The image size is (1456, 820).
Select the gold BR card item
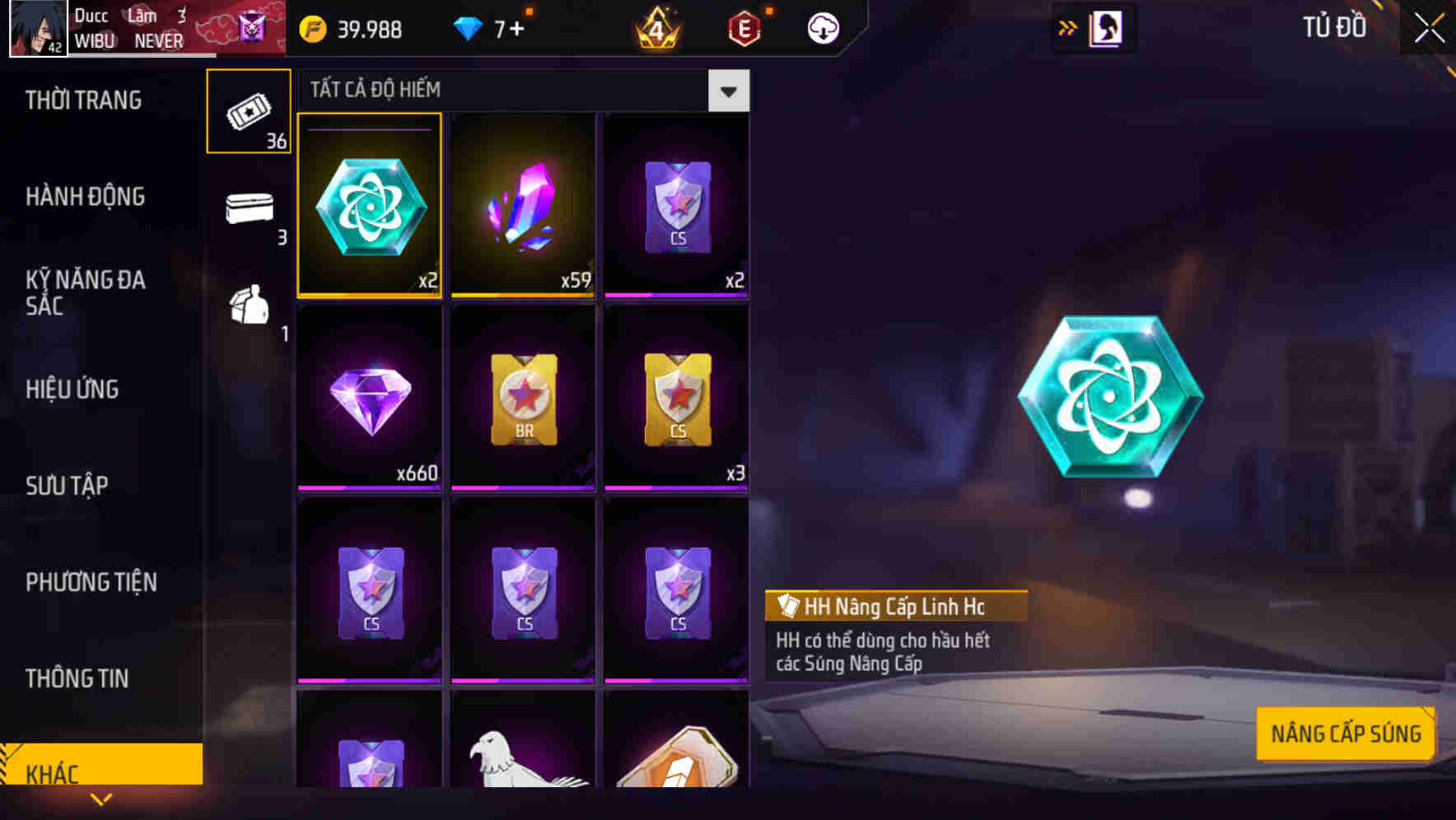(x=523, y=398)
